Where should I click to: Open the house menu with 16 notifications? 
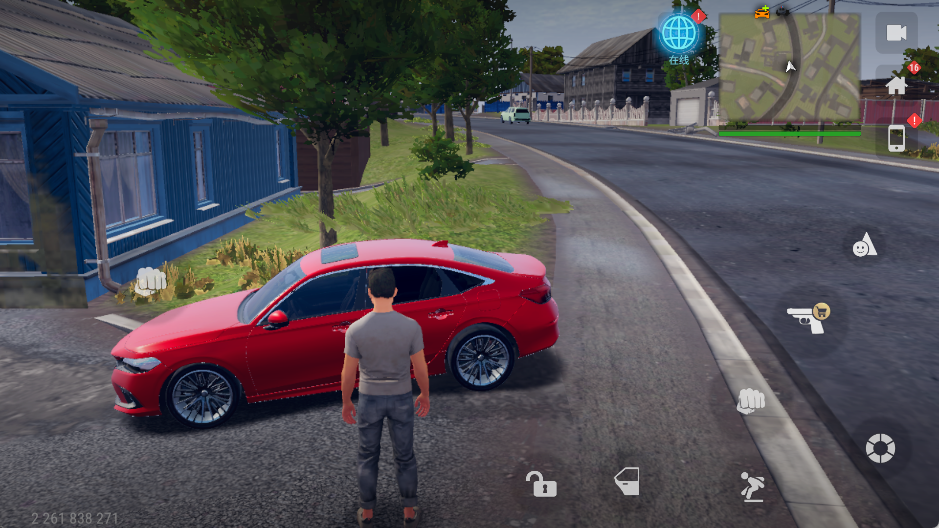click(x=896, y=85)
